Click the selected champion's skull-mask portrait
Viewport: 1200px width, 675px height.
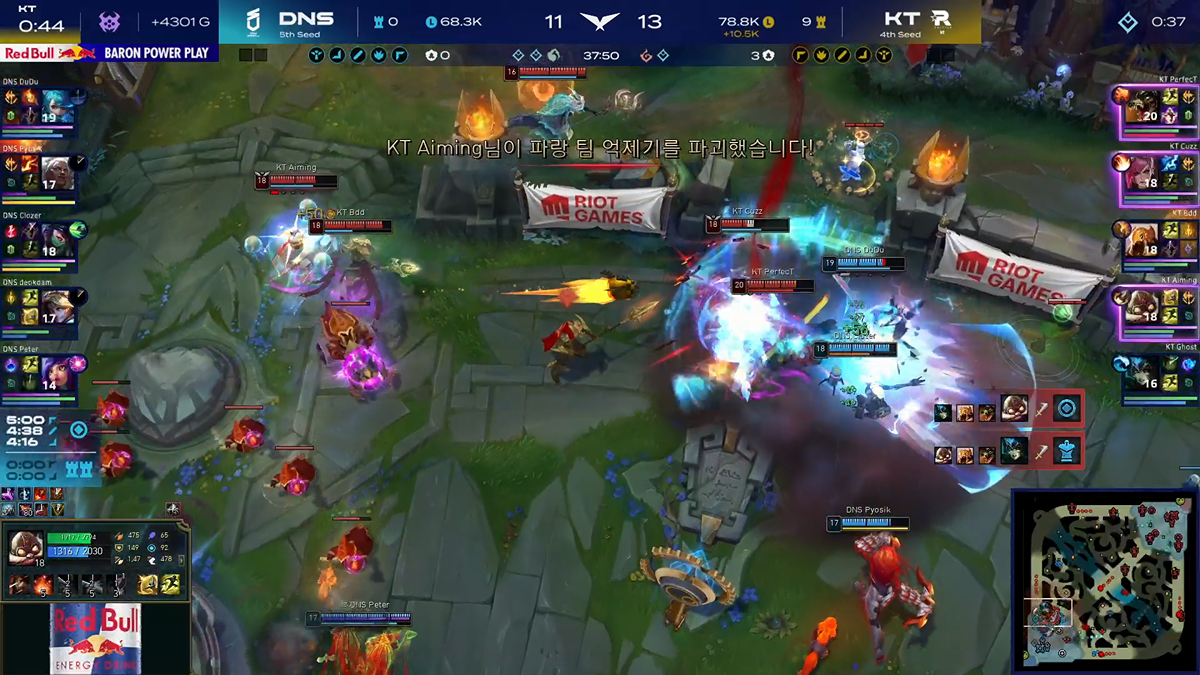[27, 547]
